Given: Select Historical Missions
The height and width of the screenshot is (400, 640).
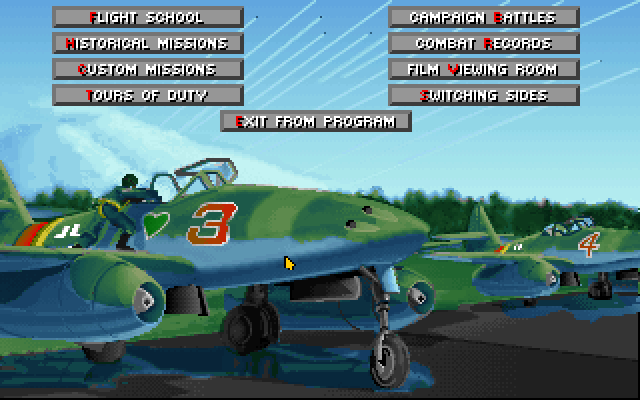Looking at the screenshot, I should pyautogui.click(x=148, y=43).
